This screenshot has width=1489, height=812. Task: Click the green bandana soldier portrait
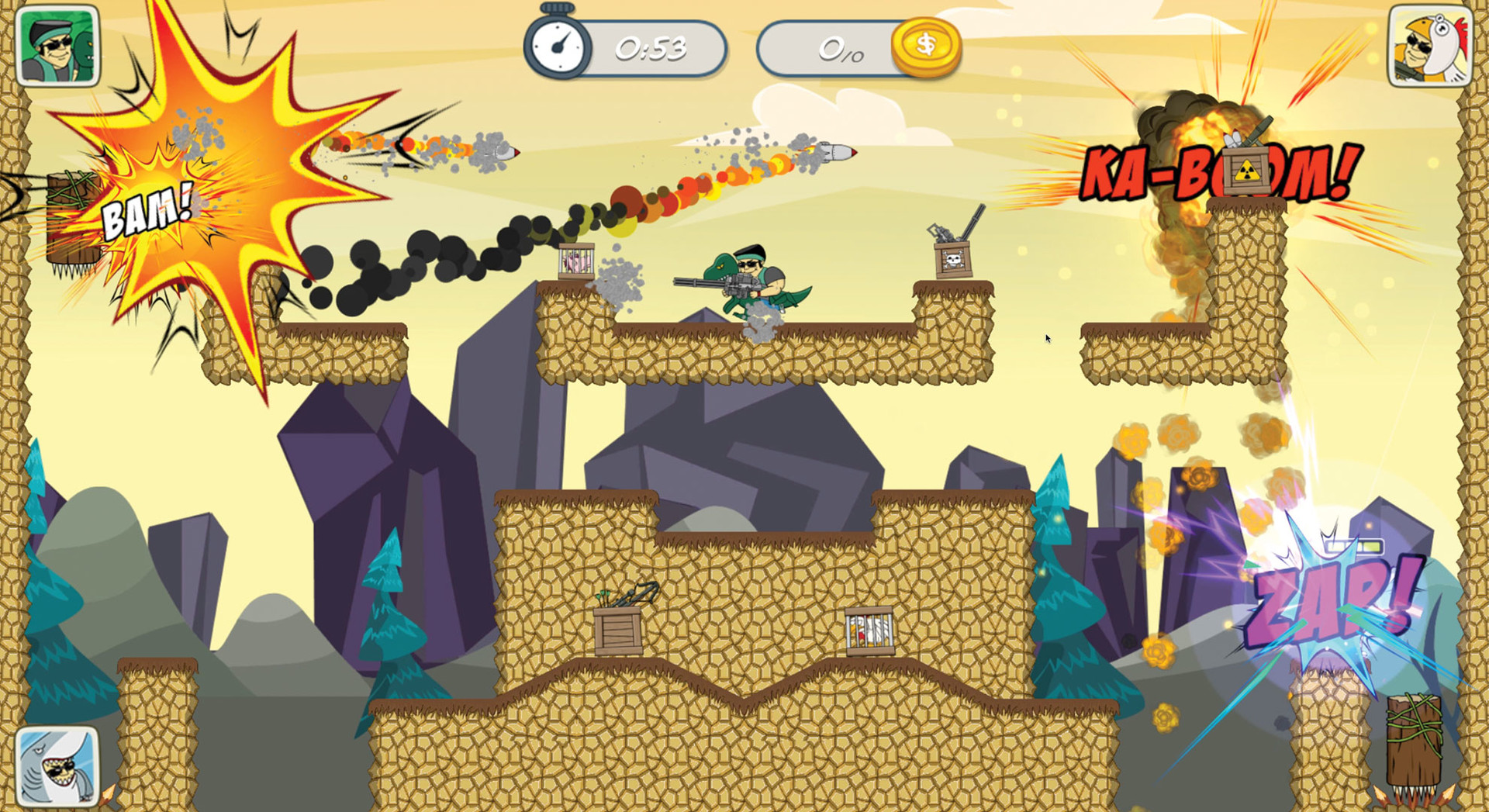[57, 46]
